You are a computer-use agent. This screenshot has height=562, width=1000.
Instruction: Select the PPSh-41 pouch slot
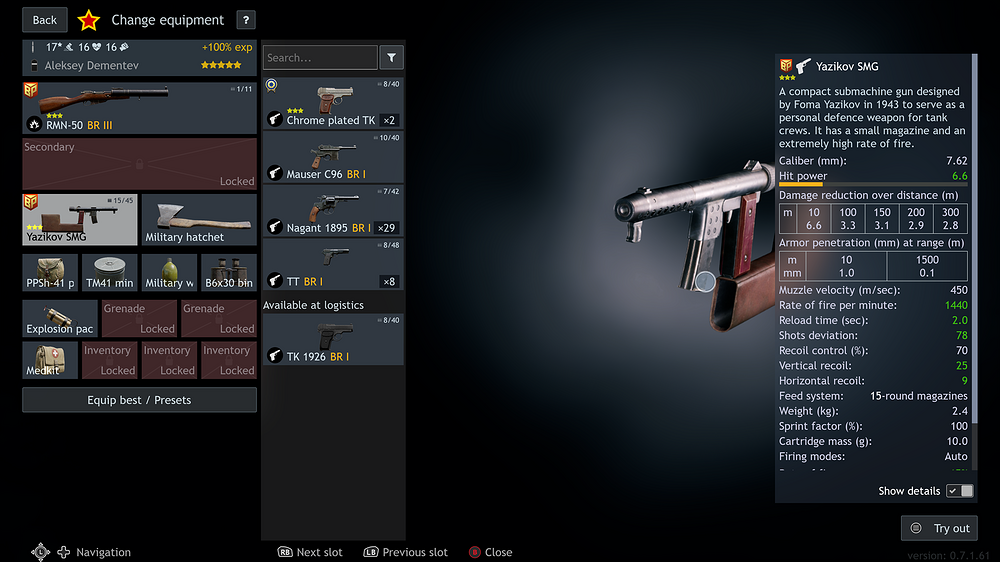point(50,272)
